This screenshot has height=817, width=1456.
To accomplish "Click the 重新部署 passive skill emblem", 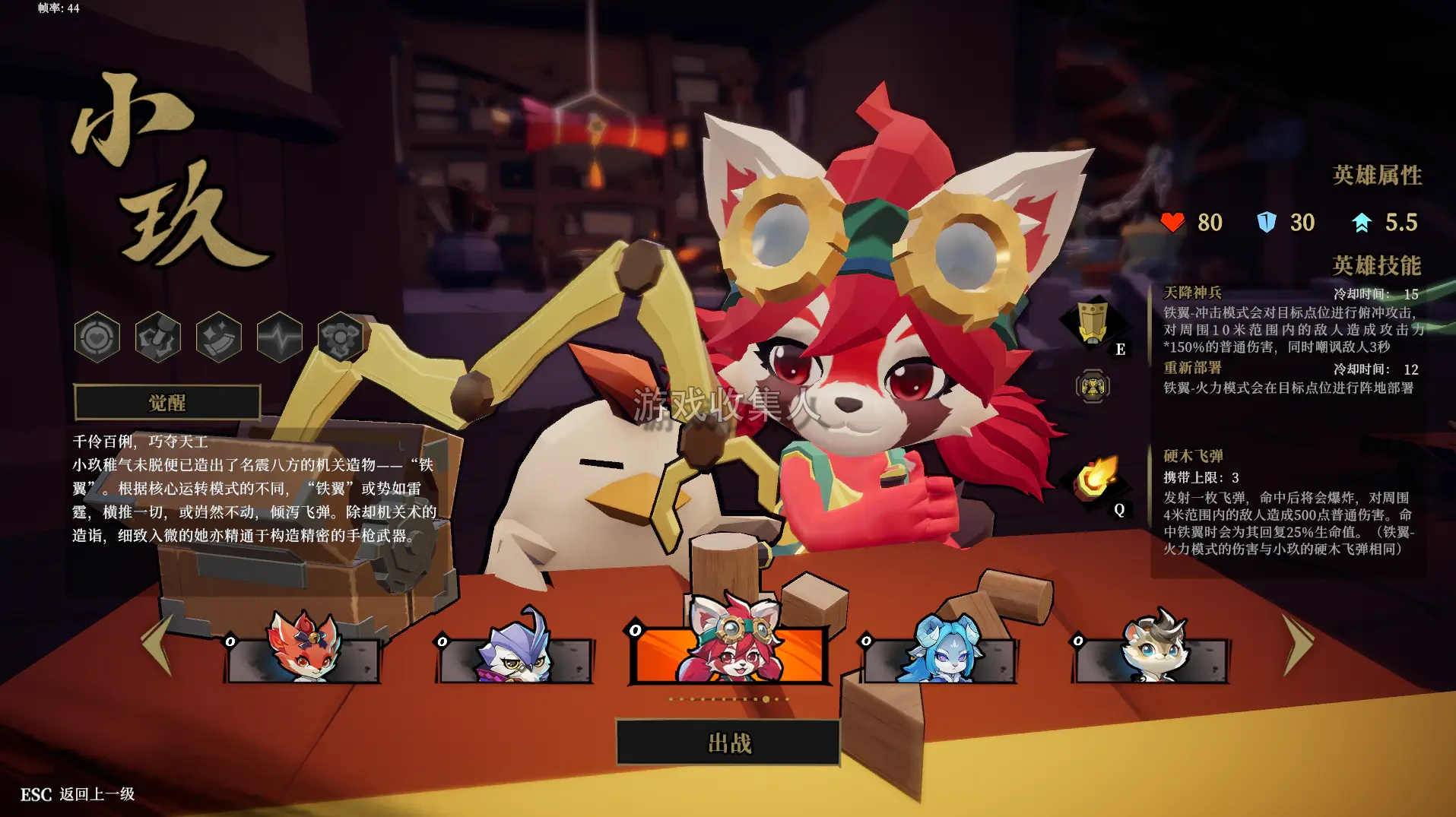I will (1093, 386).
